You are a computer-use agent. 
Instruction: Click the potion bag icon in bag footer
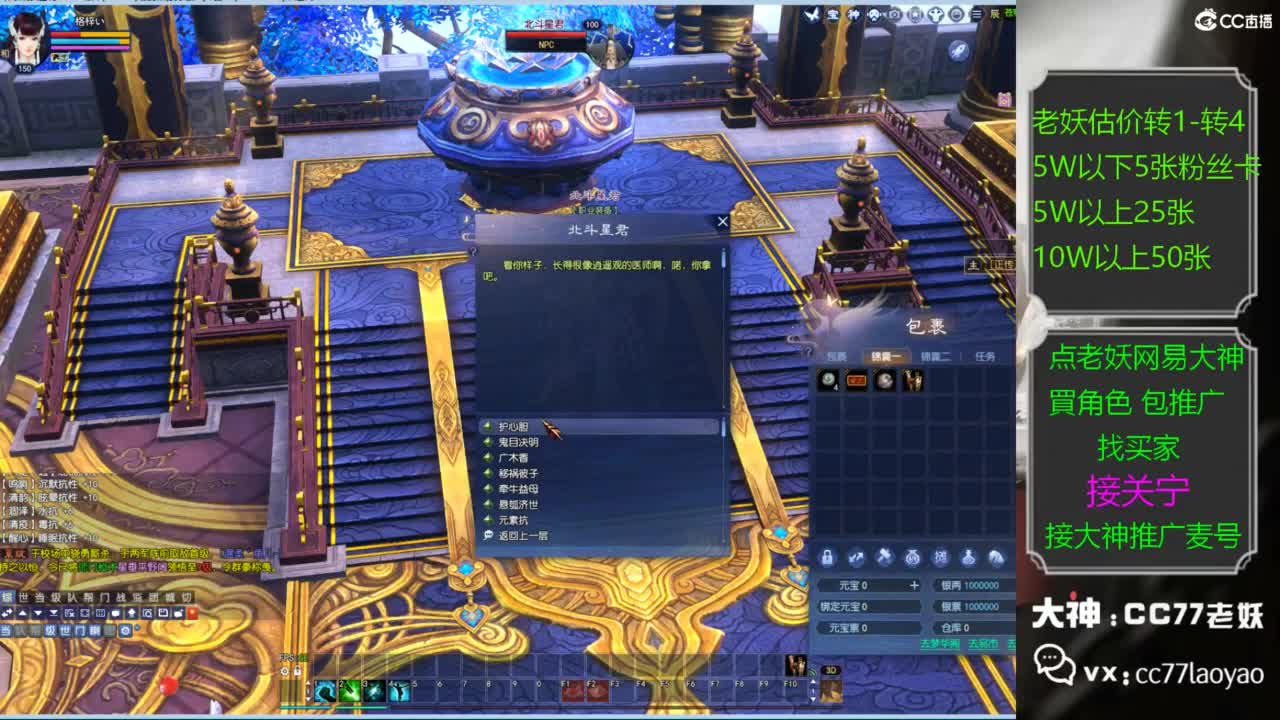point(968,560)
